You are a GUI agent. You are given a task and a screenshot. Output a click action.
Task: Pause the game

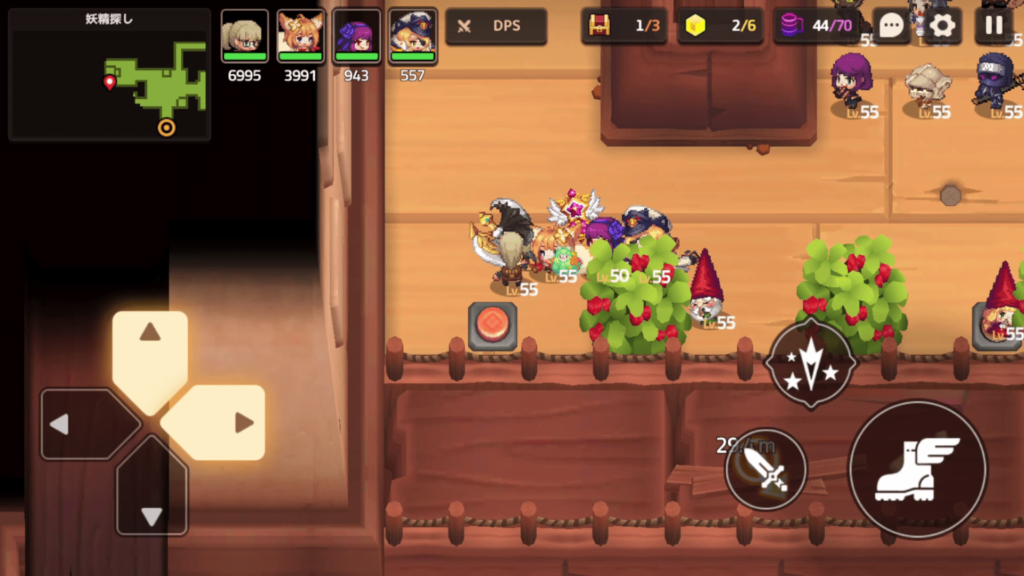point(993,27)
